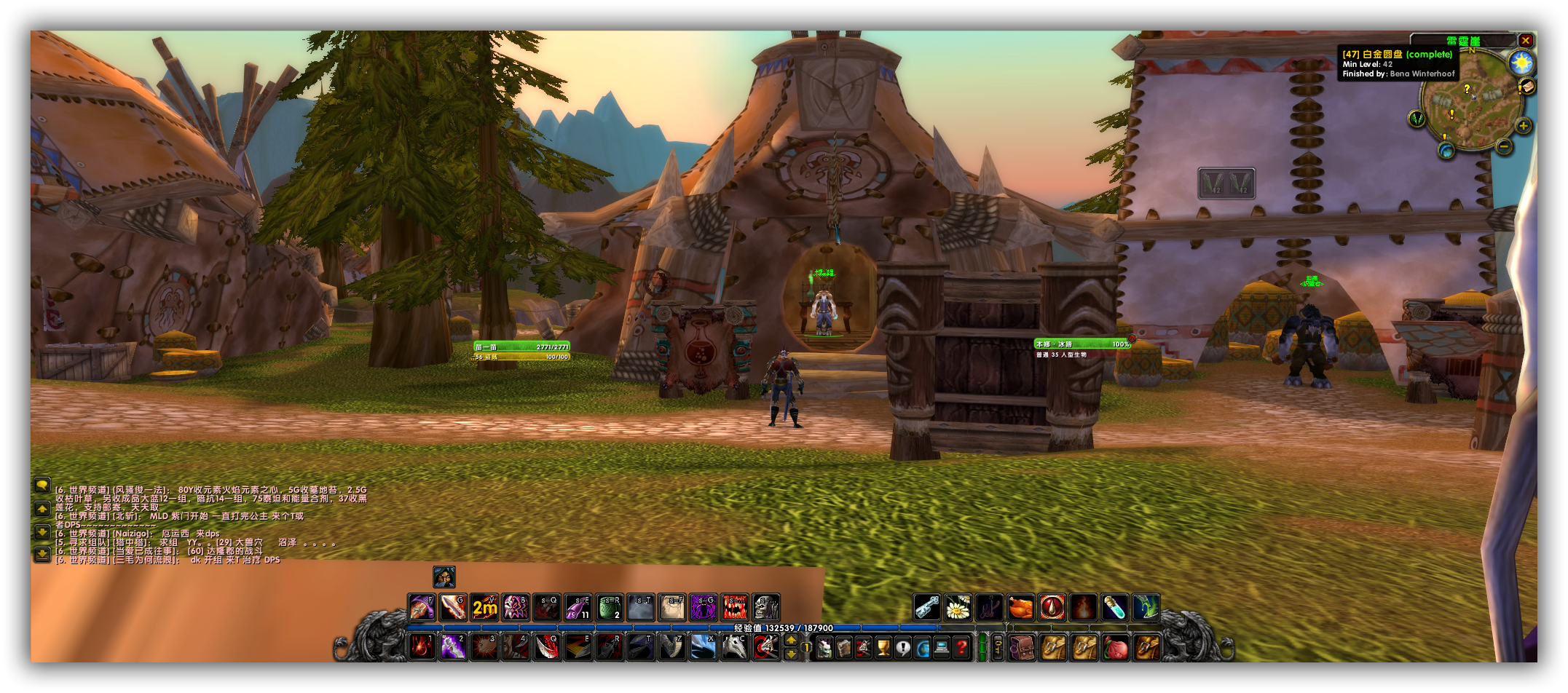Open the quest log goblet button
This screenshot has height=693, width=1568.
(x=883, y=647)
